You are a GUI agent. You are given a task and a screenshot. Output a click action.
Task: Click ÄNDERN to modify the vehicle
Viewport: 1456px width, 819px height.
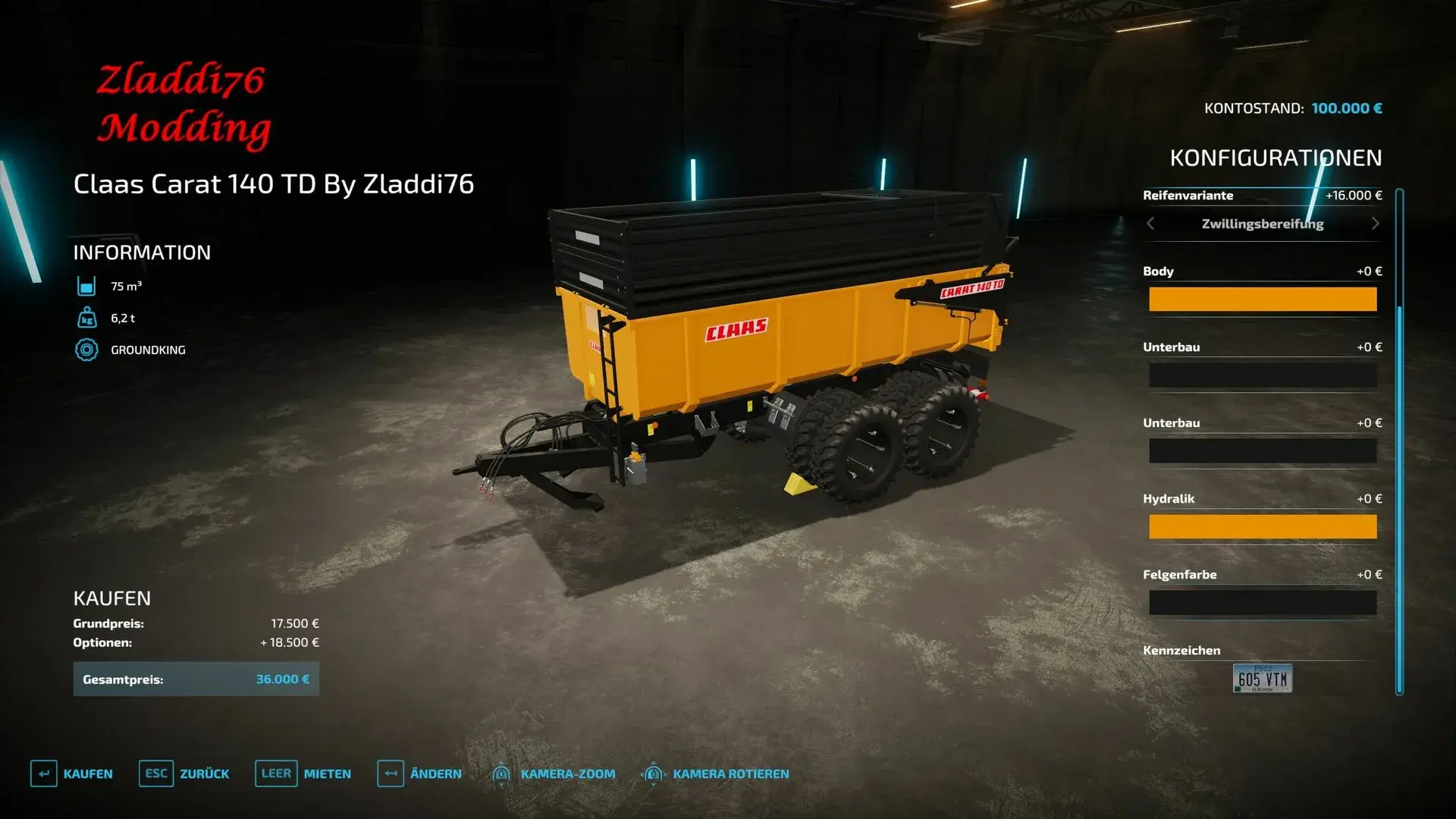[x=436, y=773]
